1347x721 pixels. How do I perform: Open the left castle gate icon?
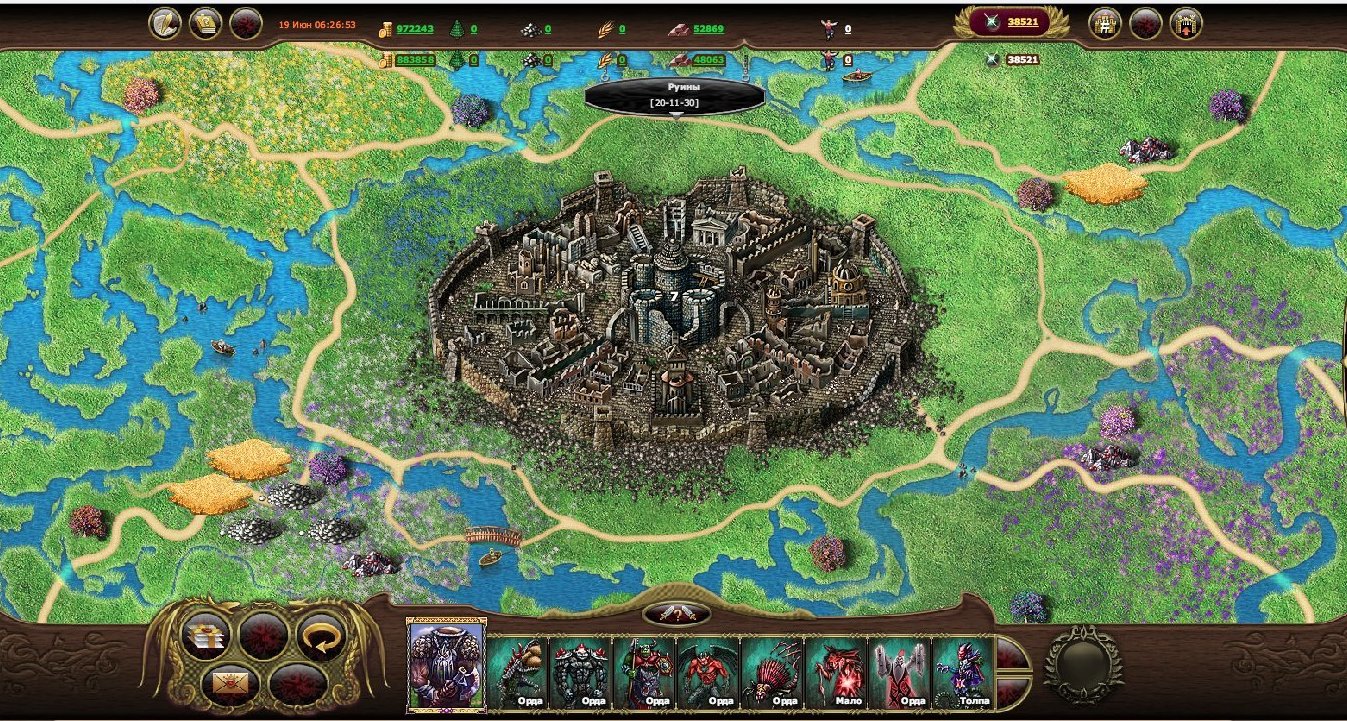(x=1105, y=23)
